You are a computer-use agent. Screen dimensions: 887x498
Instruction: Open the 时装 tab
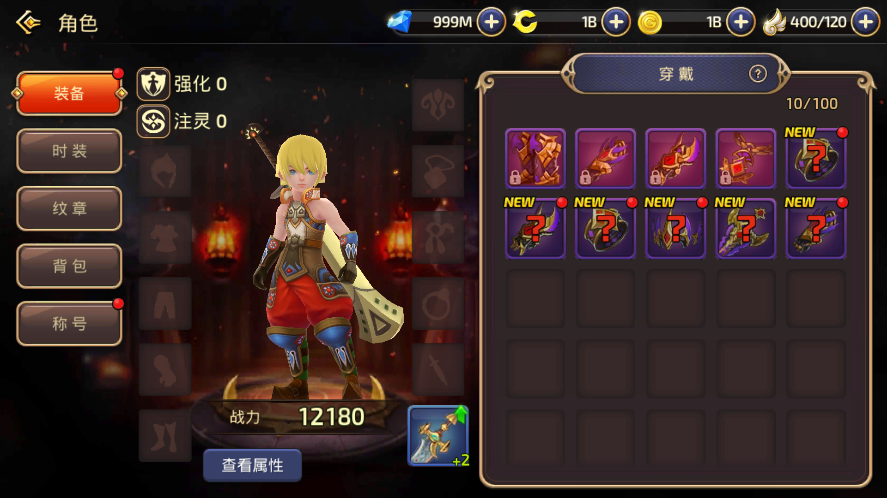pos(69,151)
